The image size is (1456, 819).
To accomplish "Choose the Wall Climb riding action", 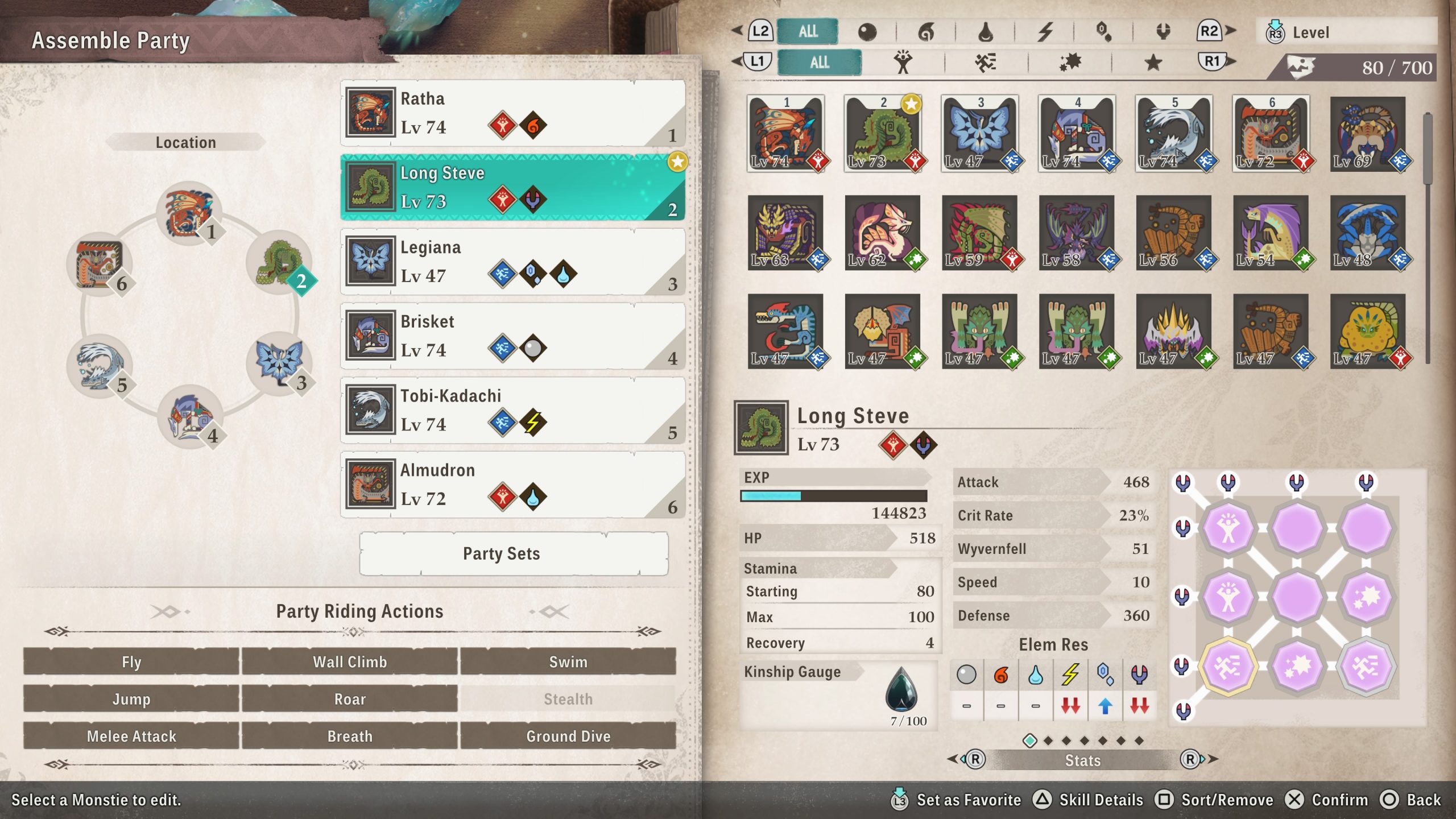I will tap(349, 661).
